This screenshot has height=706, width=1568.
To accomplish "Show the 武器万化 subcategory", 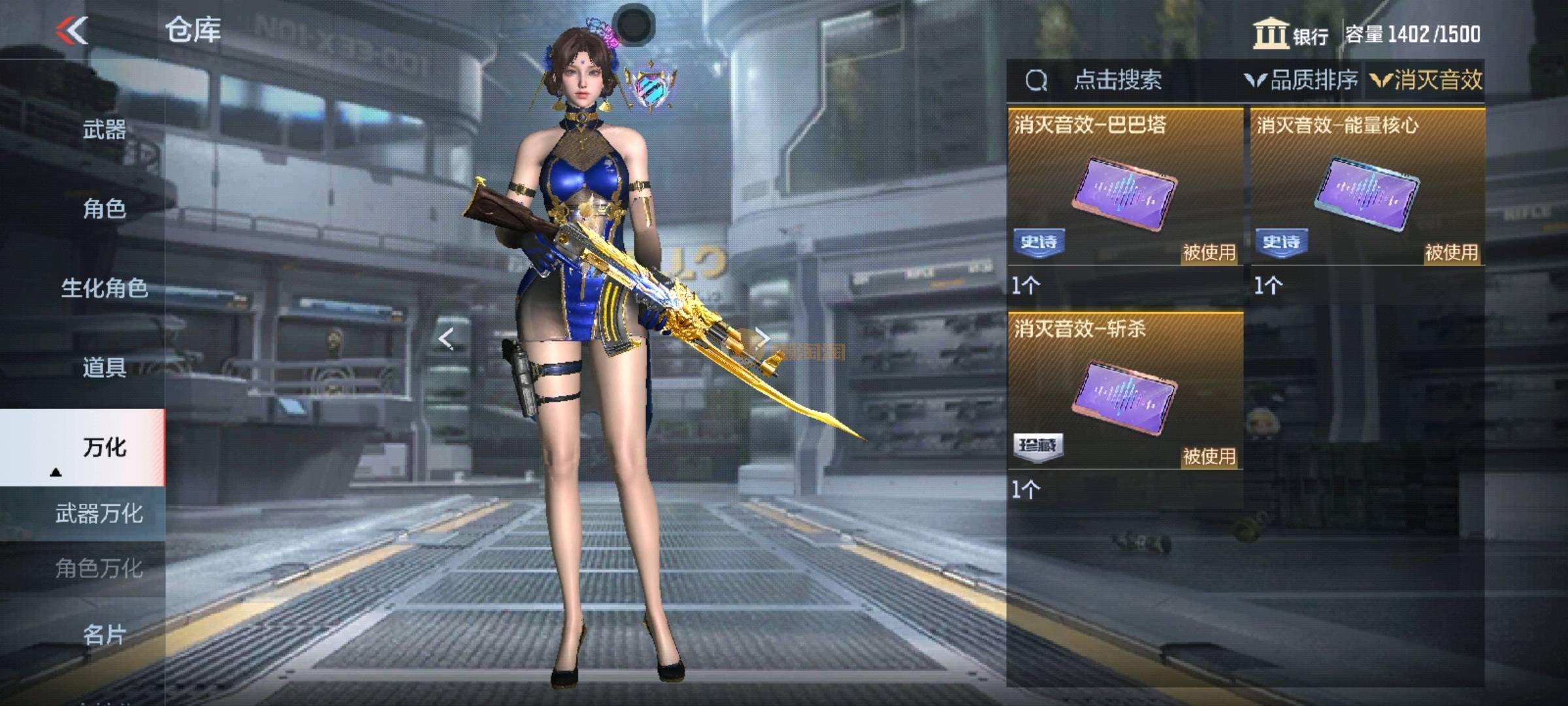I will 99,514.
